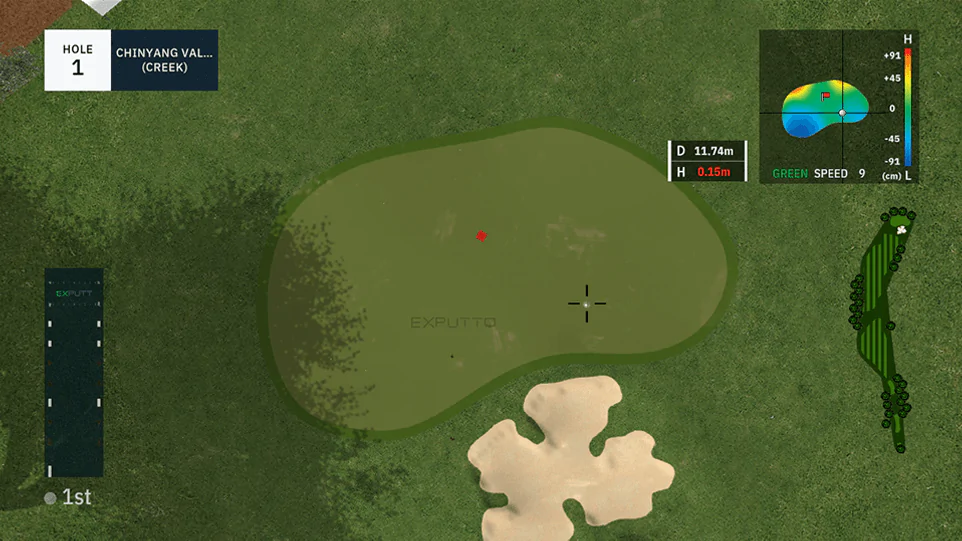
Task: Select the EXPUTT putting mat panel
Action: coord(74,372)
